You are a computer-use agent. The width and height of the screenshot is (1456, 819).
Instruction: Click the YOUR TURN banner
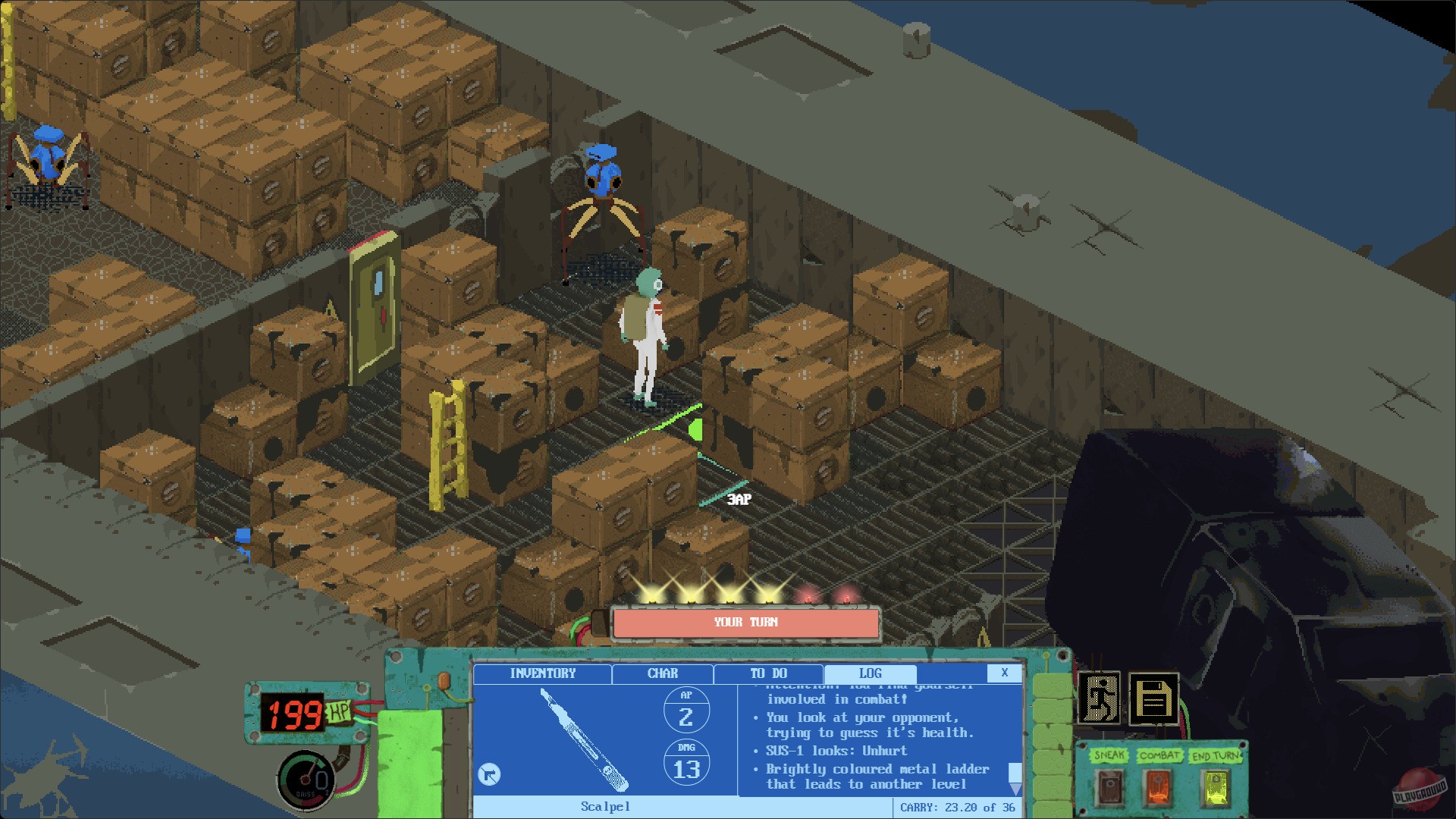point(744,623)
